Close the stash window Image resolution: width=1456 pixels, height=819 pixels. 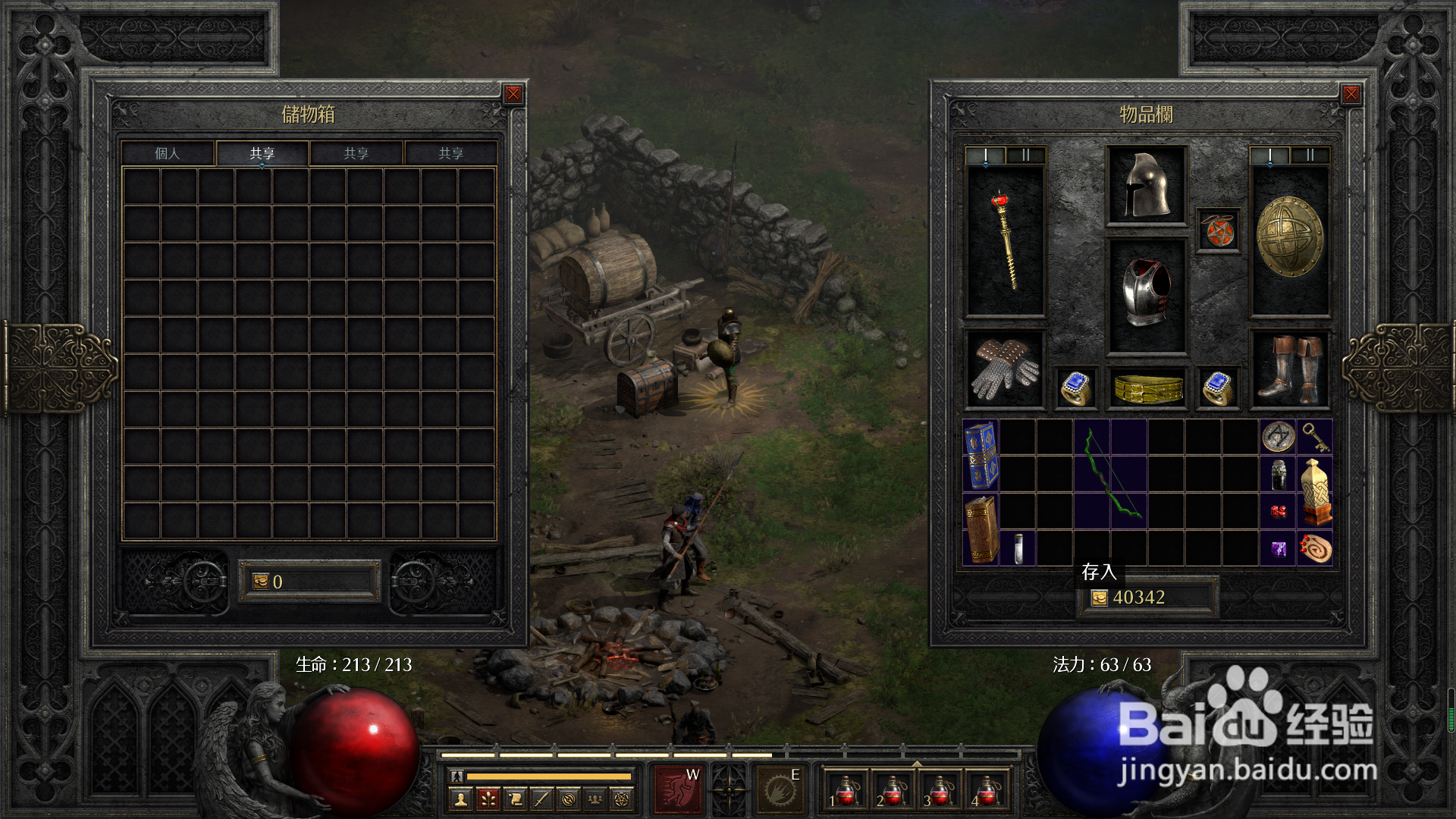[513, 94]
